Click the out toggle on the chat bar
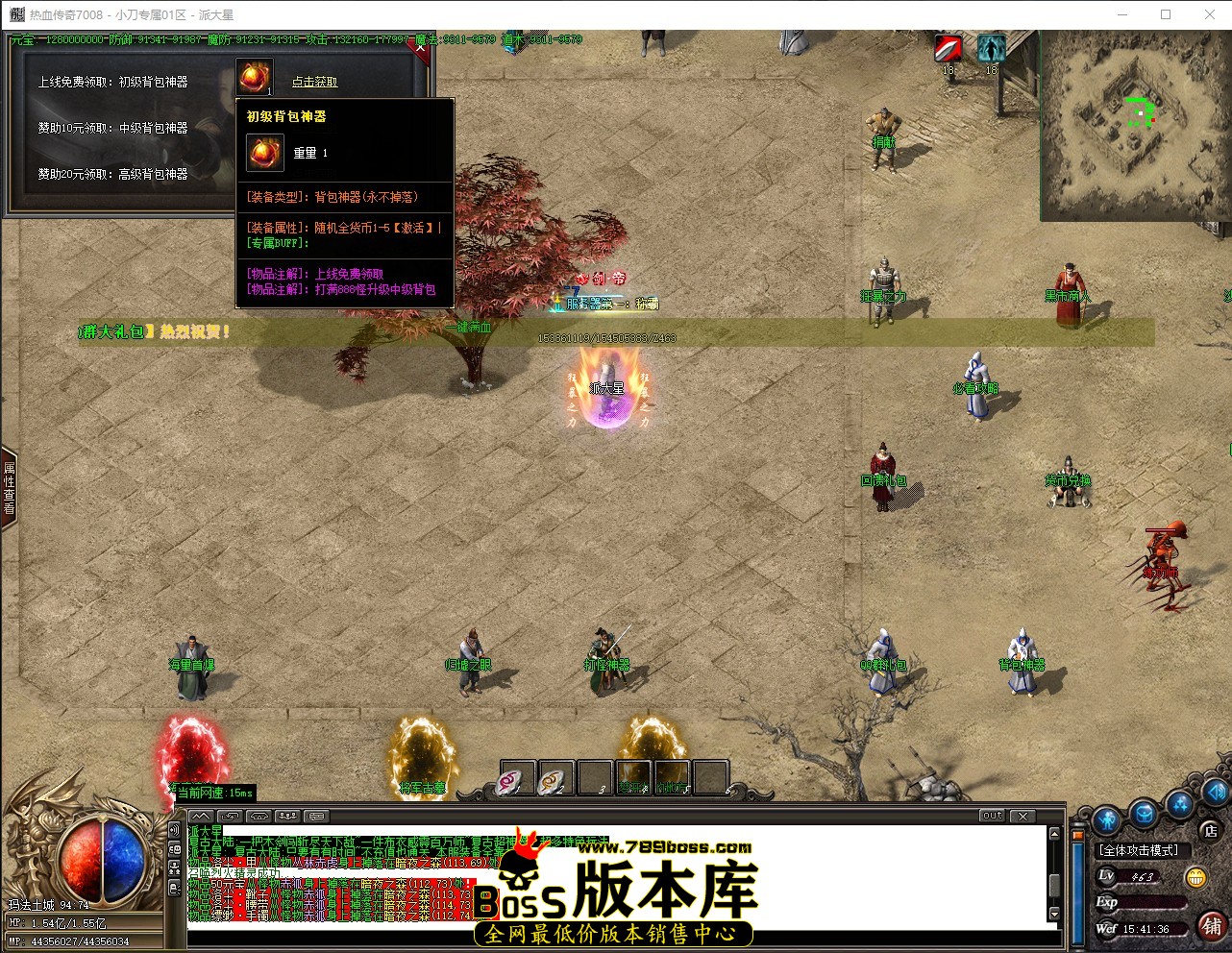This screenshot has height=953, width=1232. click(x=991, y=815)
